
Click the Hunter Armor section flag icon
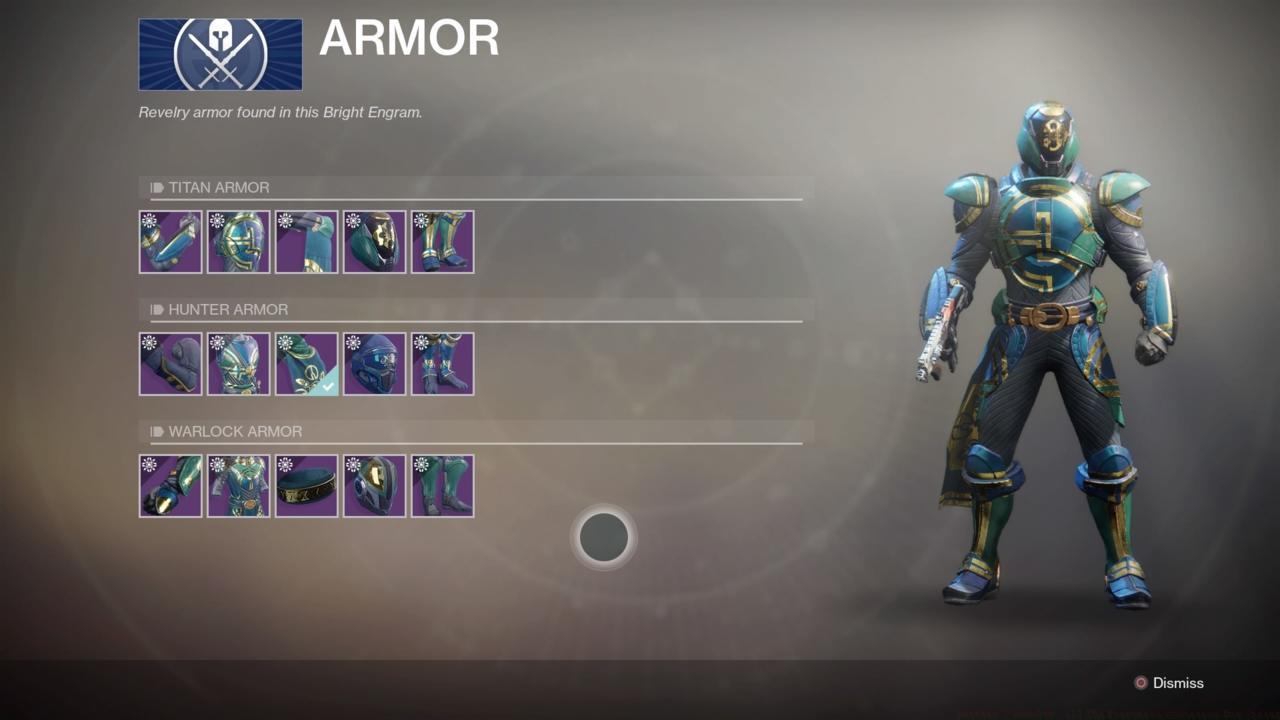coord(155,309)
